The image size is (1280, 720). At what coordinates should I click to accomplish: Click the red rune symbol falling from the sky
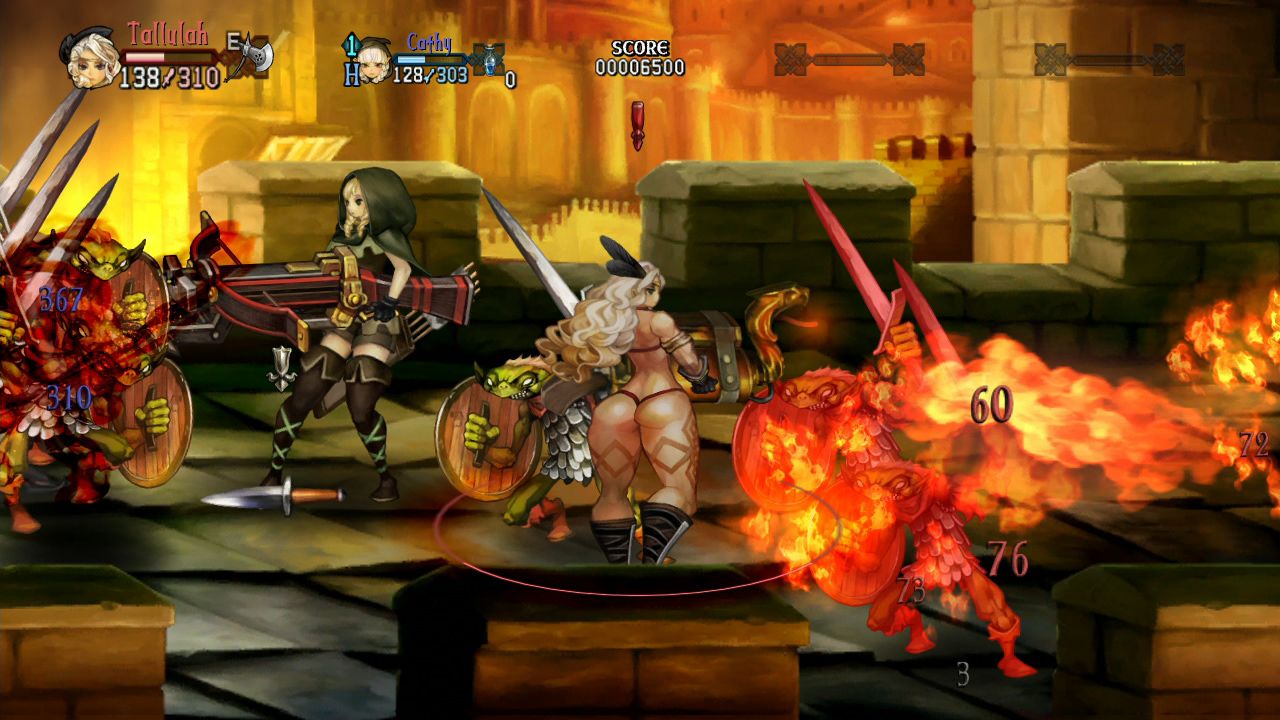637,122
